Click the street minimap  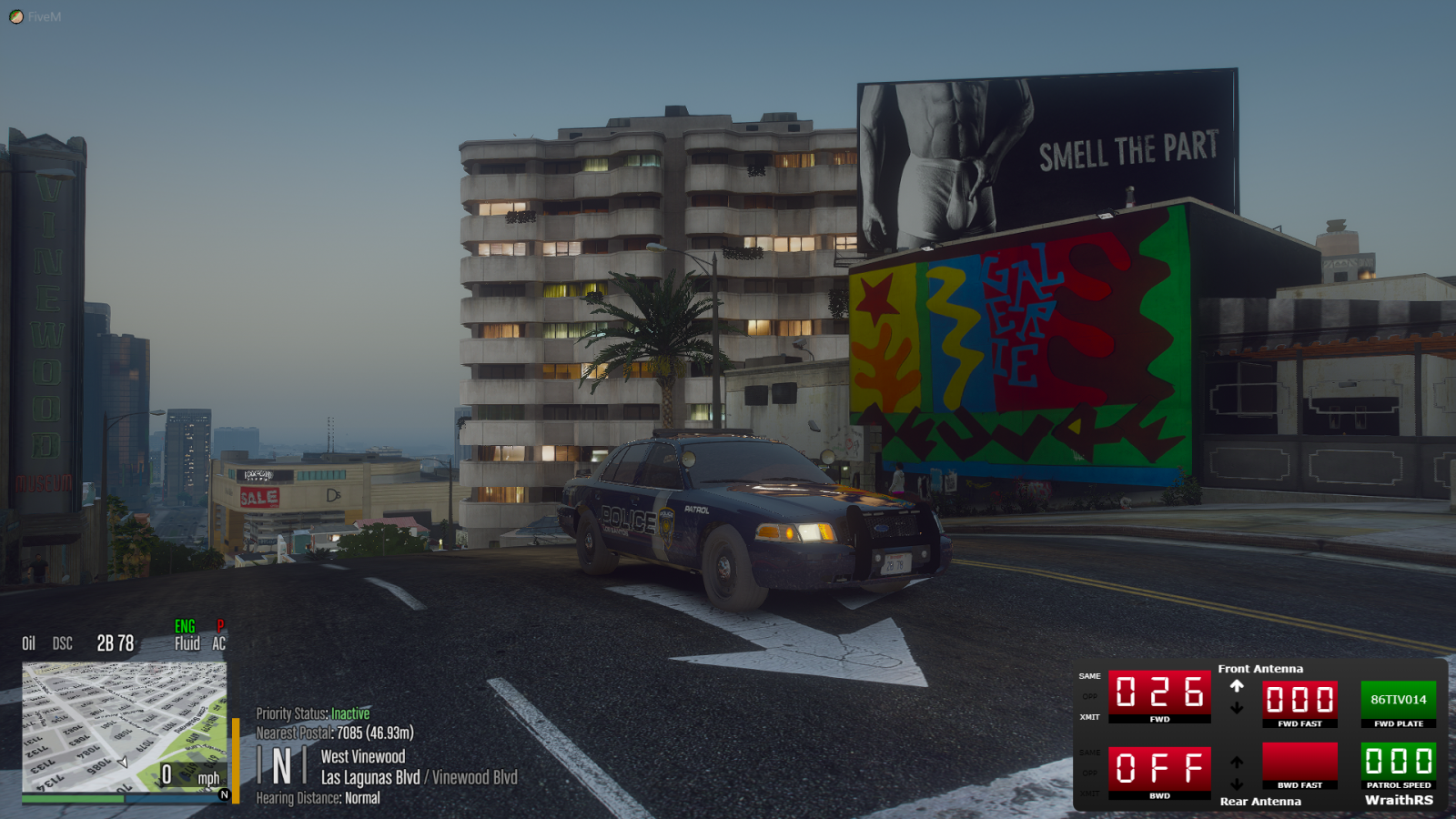click(125, 727)
